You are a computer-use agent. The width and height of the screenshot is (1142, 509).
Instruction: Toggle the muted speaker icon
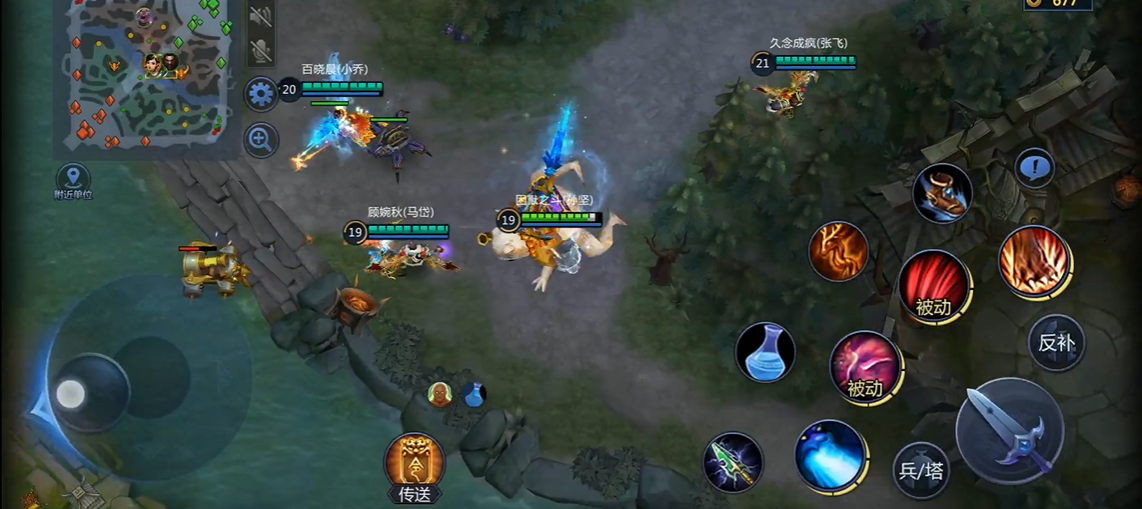click(x=260, y=16)
